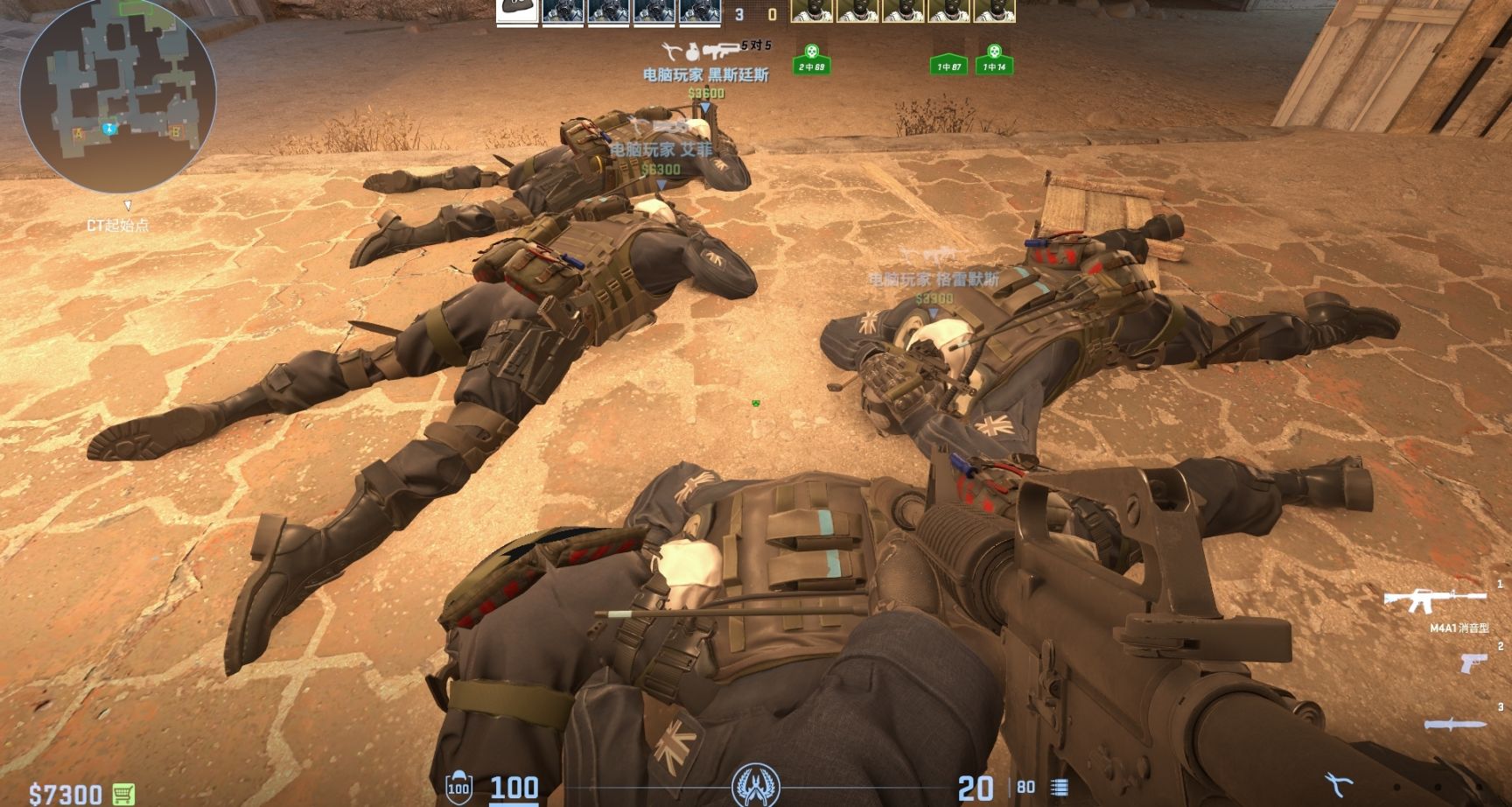Click the defuse kit icon
1512x807 pixels.
click(1339, 783)
